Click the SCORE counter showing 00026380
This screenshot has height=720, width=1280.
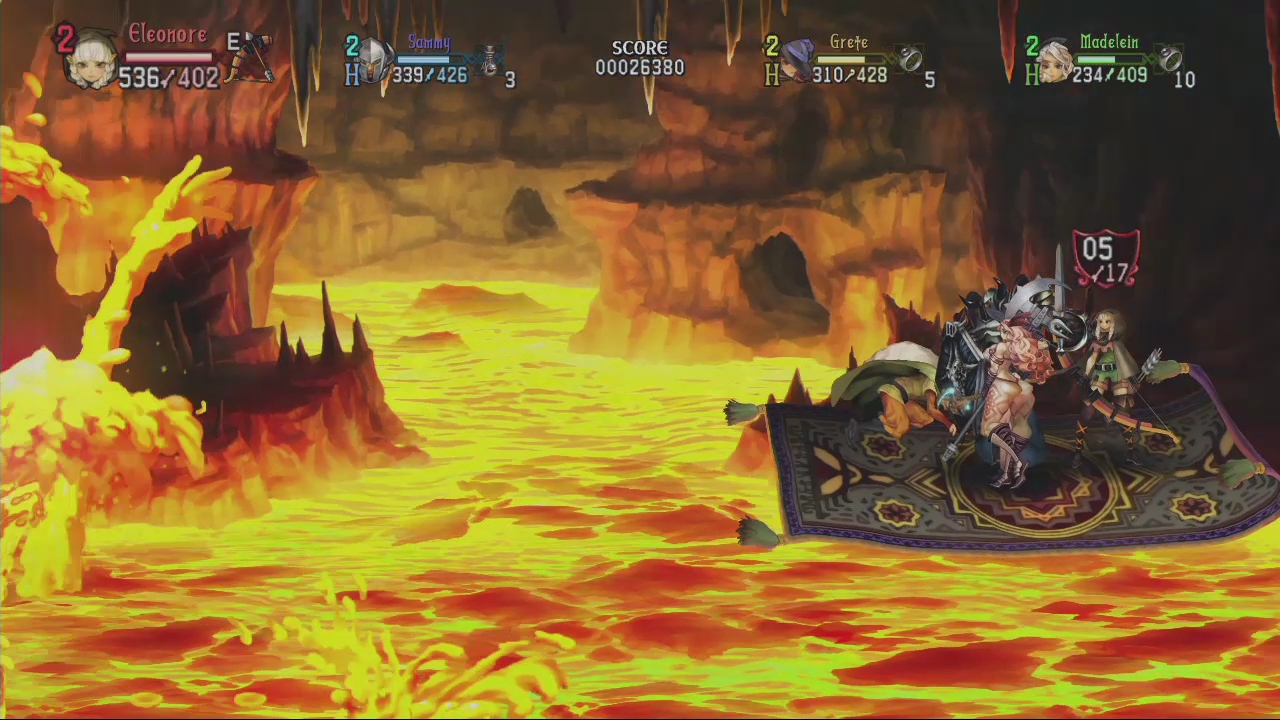(x=640, y=67)
